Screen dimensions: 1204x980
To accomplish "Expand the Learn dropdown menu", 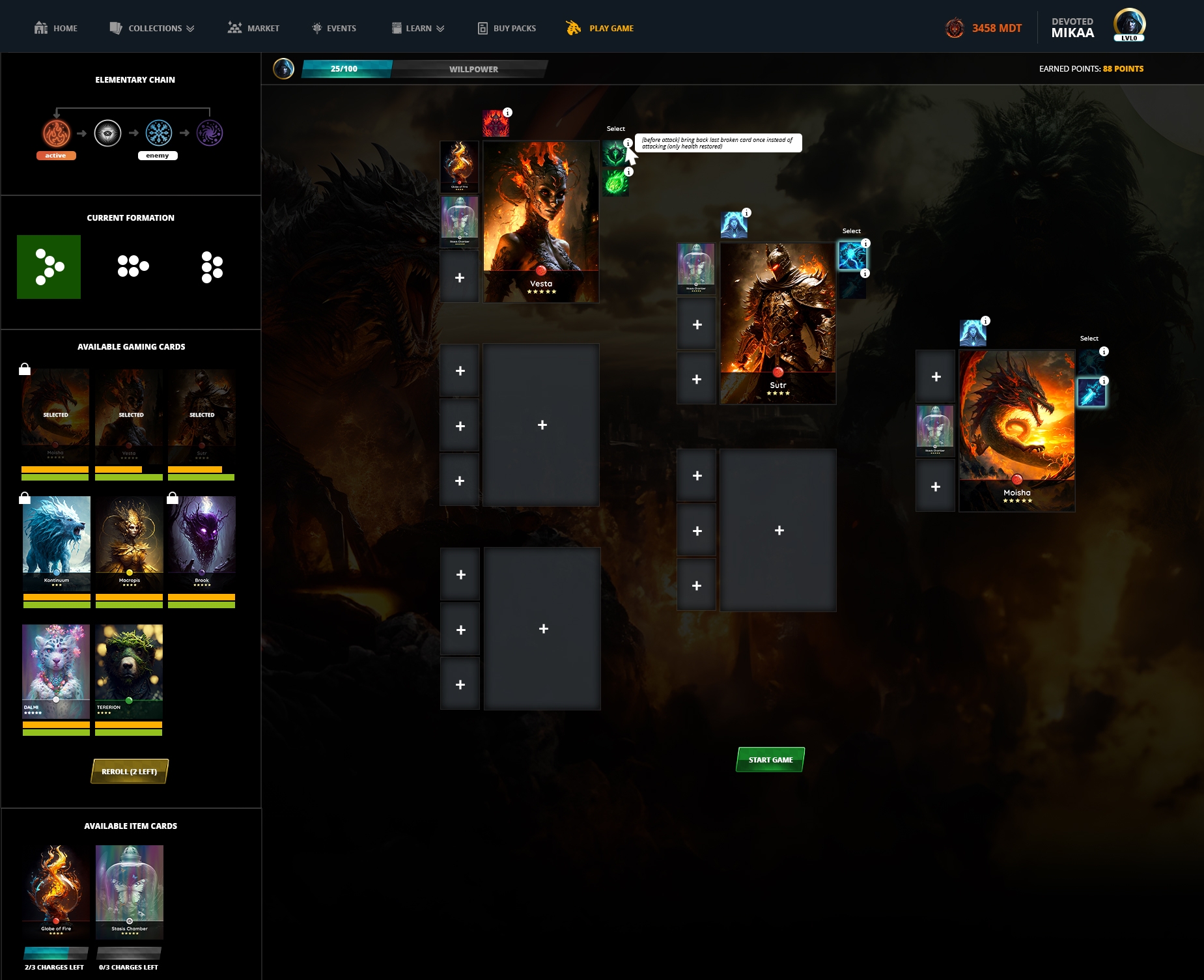I will 418,28.
